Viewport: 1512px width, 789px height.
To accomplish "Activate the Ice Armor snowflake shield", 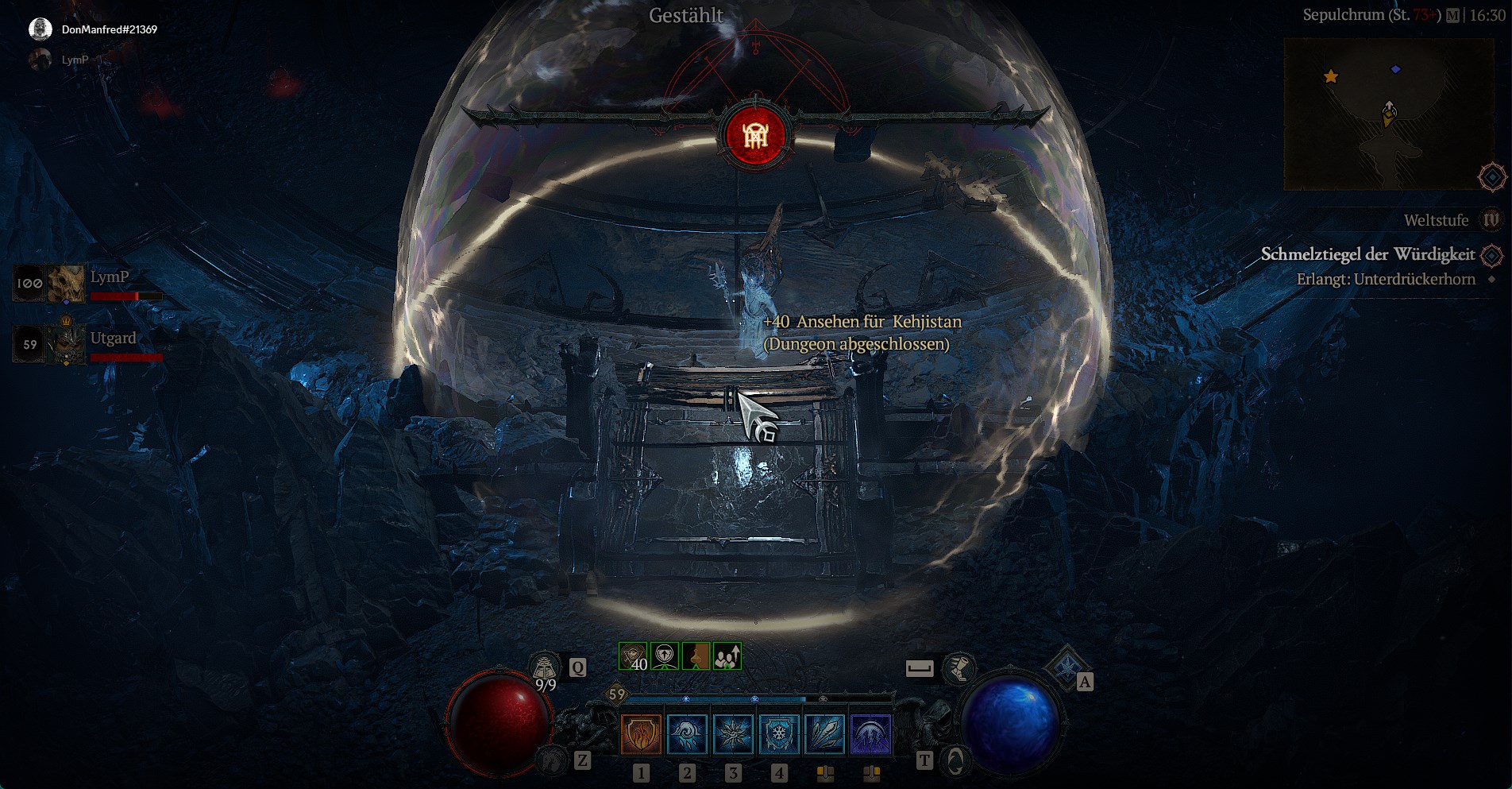I will (x=778, y=733).
